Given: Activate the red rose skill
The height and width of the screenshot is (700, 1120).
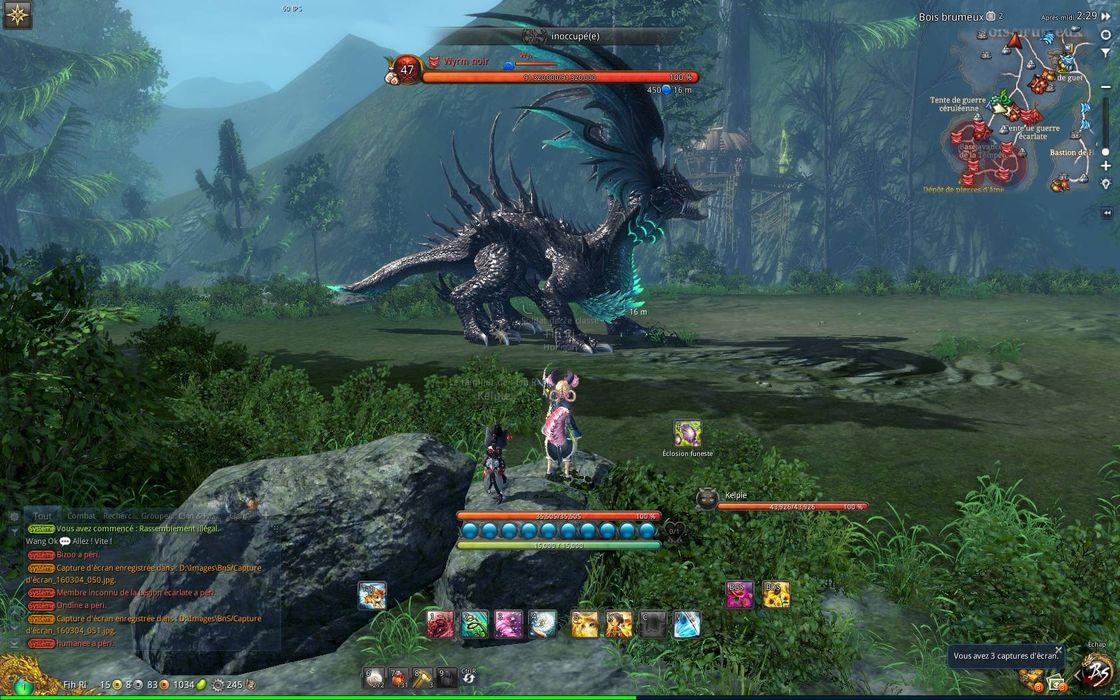Looking at the screenshot, I should [x=440, y=625].
